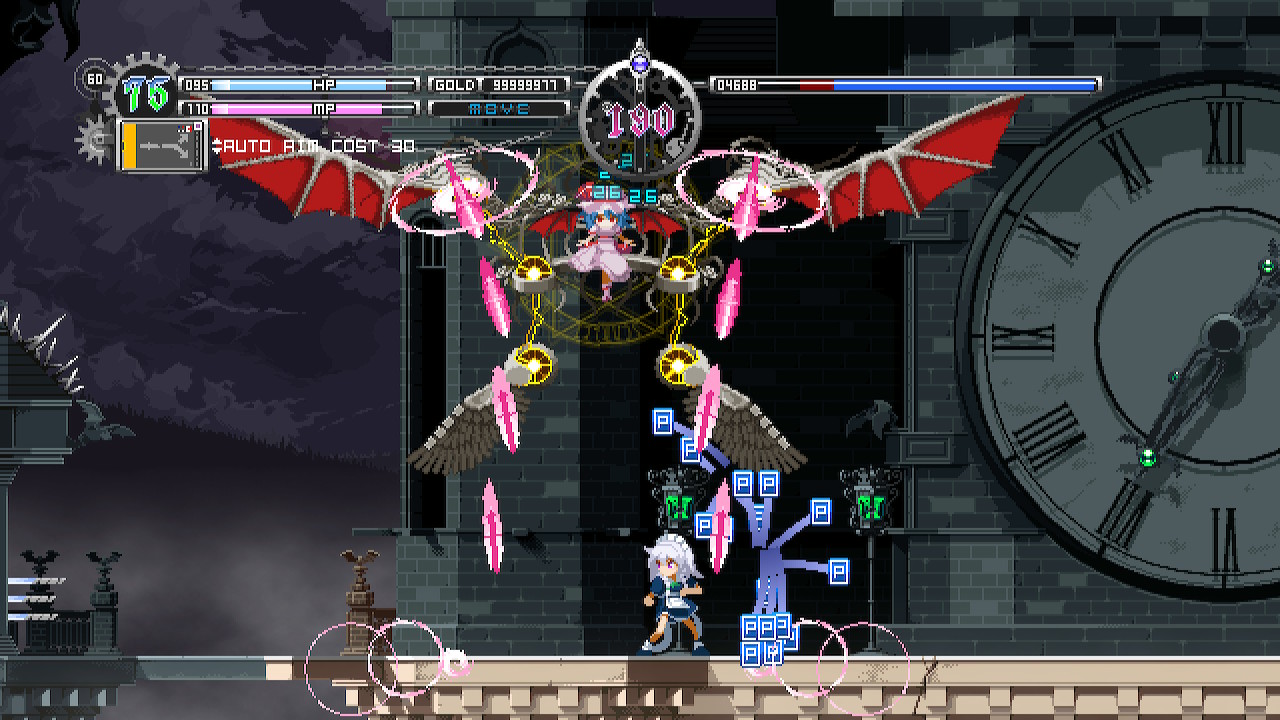Screen dimensions: 1280x720
Task: Toggle the skill switch arrows beside Auto Aim
Action: click(217, 147)
